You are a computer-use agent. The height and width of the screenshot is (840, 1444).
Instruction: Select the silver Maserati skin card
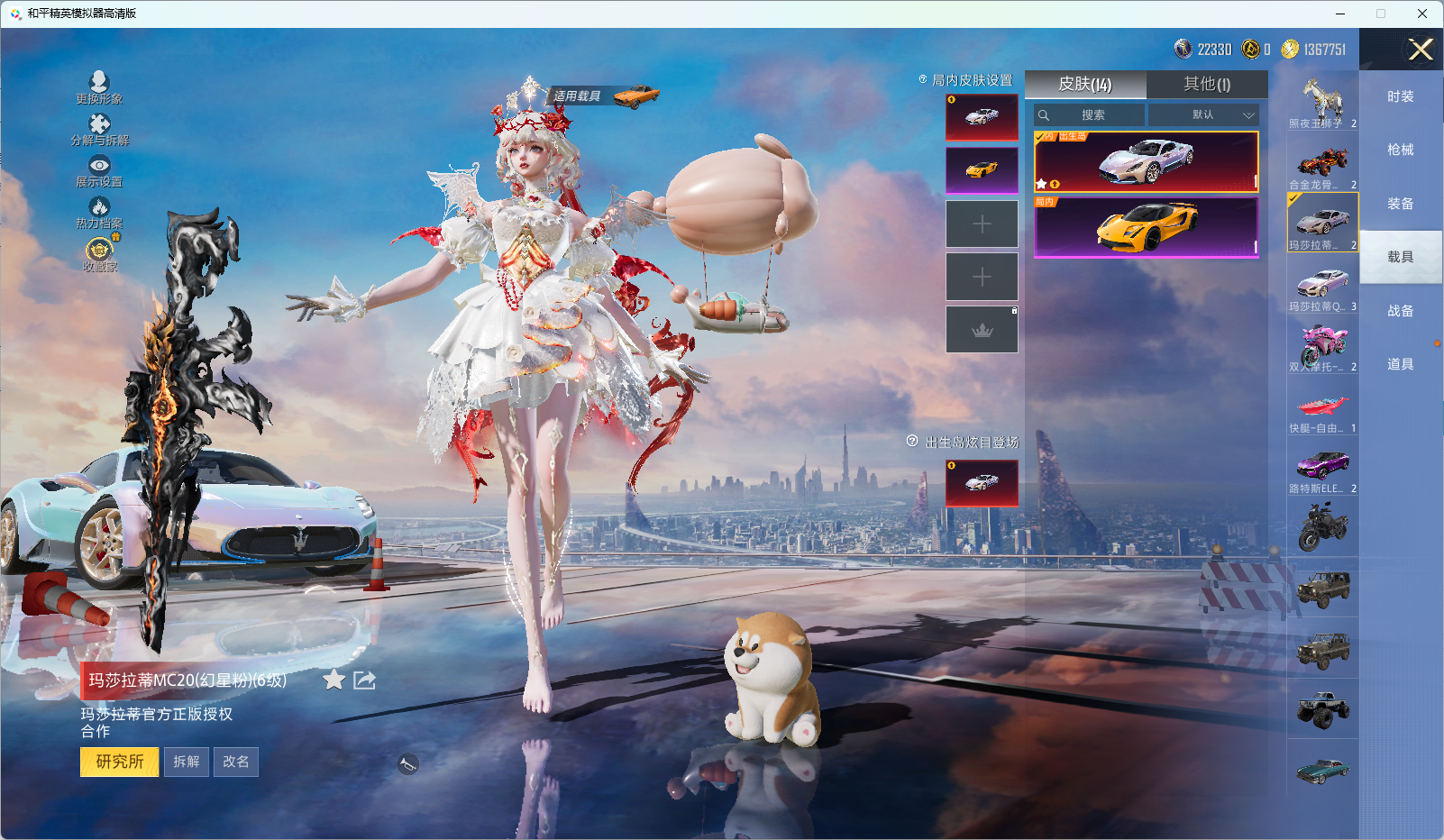coord(1146,162)
